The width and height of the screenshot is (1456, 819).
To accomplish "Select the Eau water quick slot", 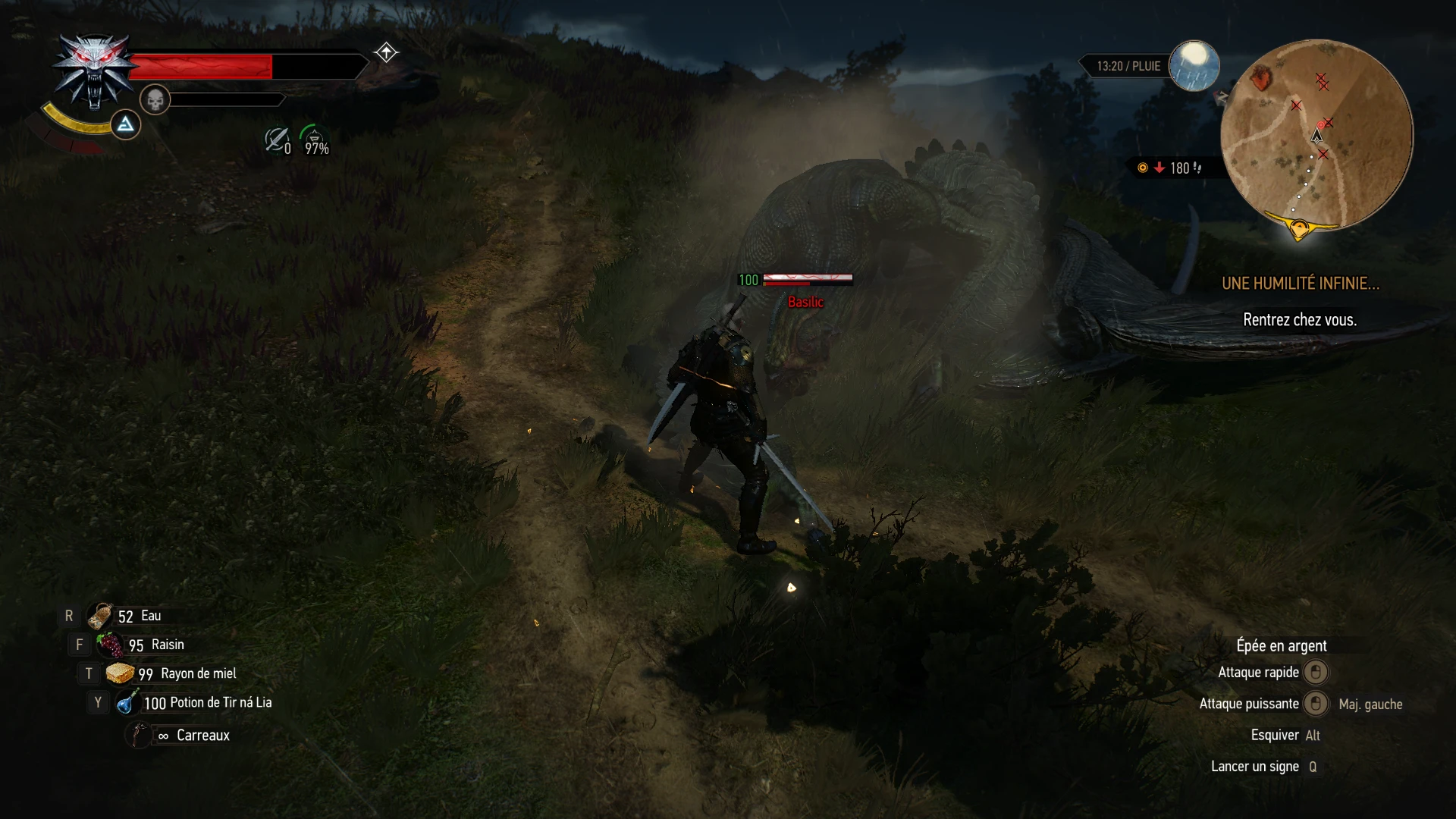I will tap(101, 616).
